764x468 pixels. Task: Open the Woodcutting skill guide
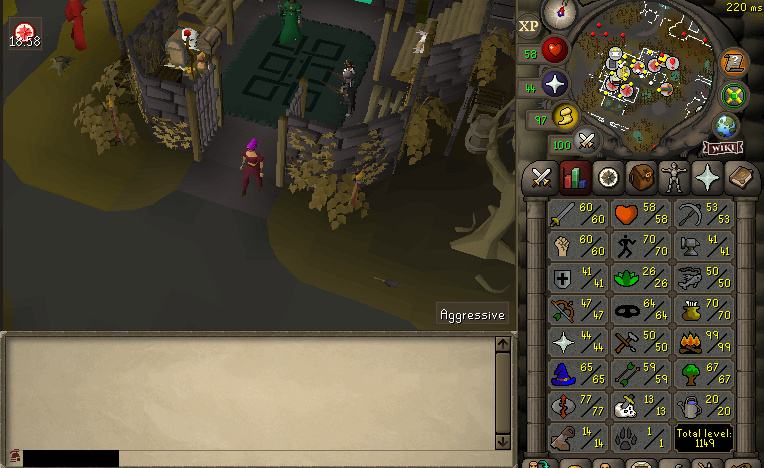(x=706, y=375)
